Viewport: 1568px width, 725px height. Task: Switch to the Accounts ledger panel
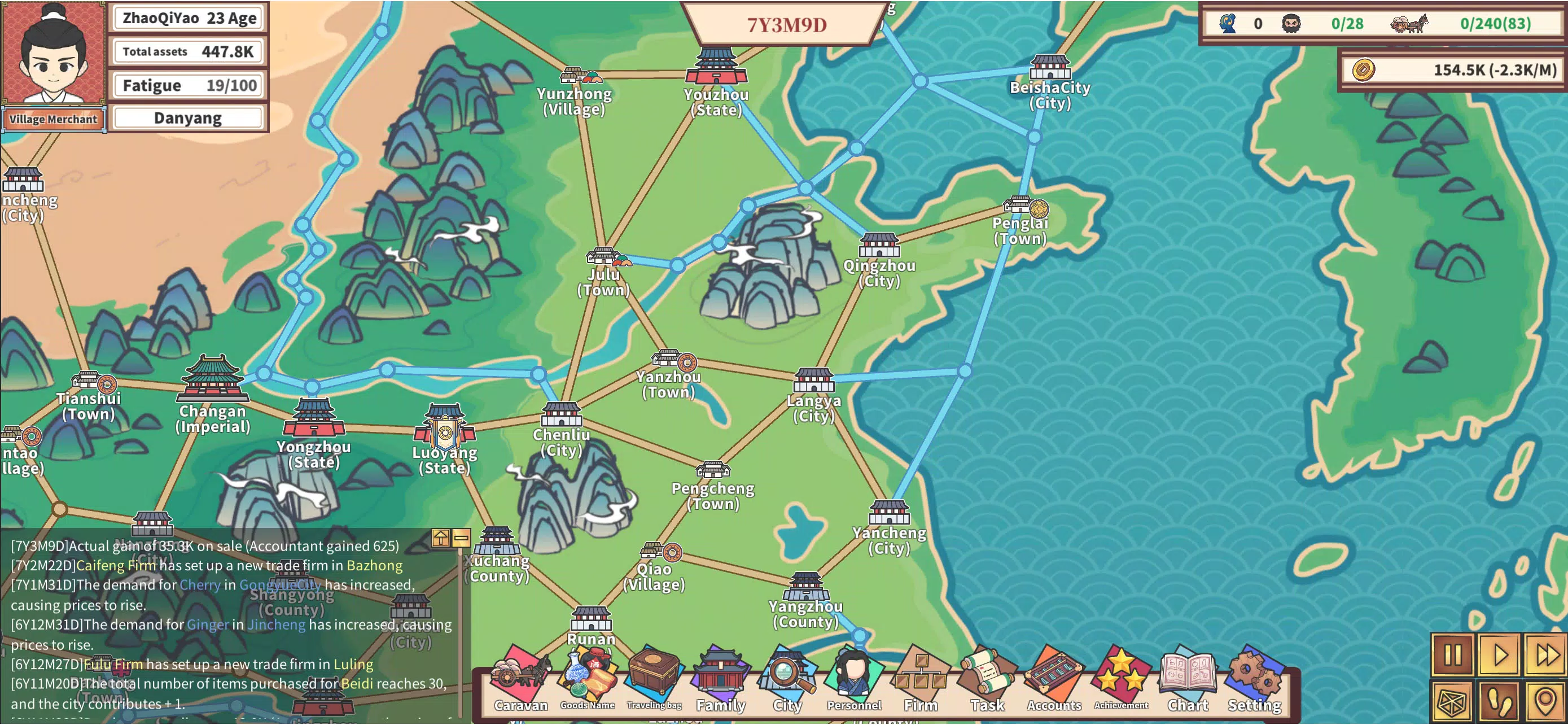1053,676
